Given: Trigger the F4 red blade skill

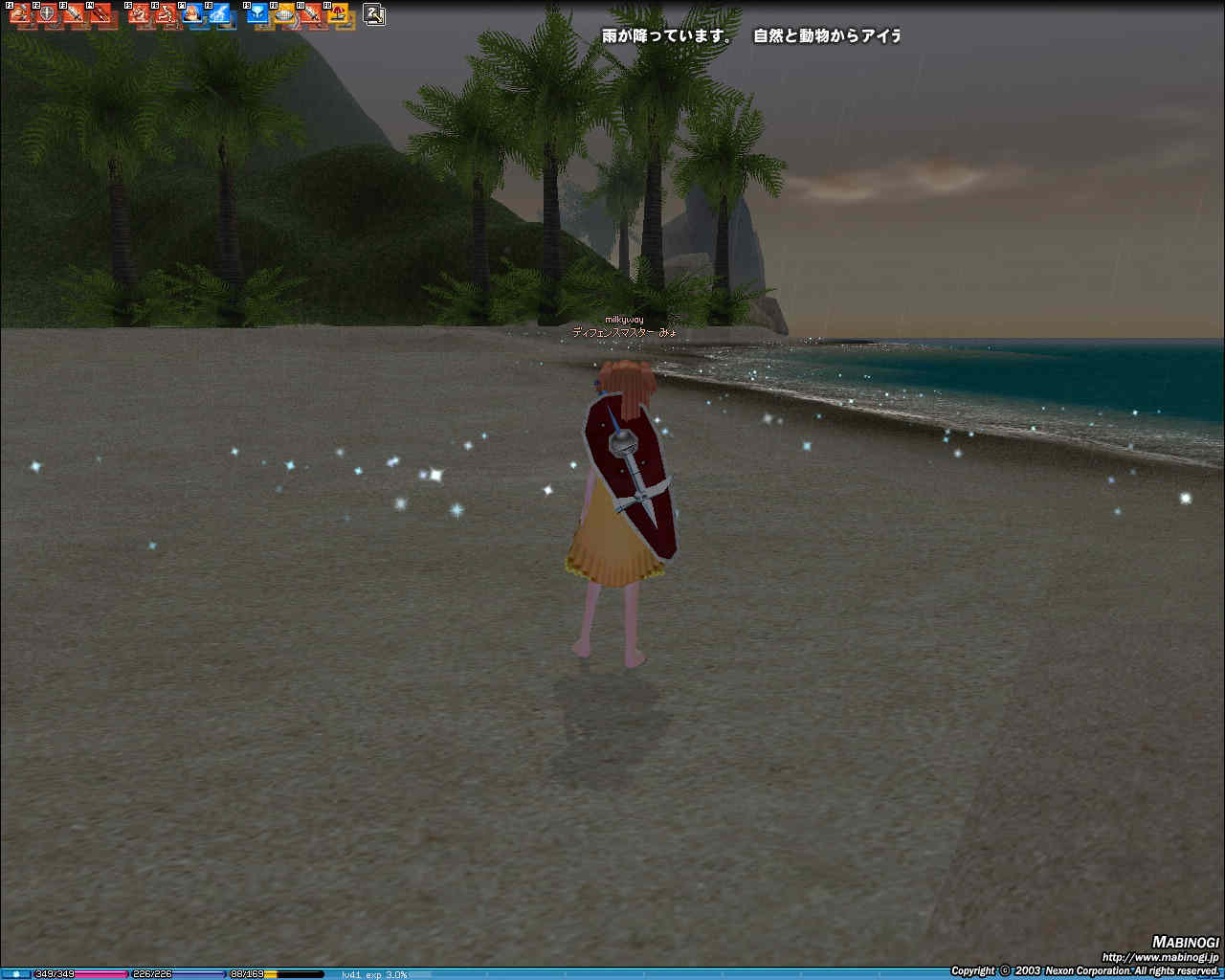Looking at the screenshot, I should coord(99,15).
